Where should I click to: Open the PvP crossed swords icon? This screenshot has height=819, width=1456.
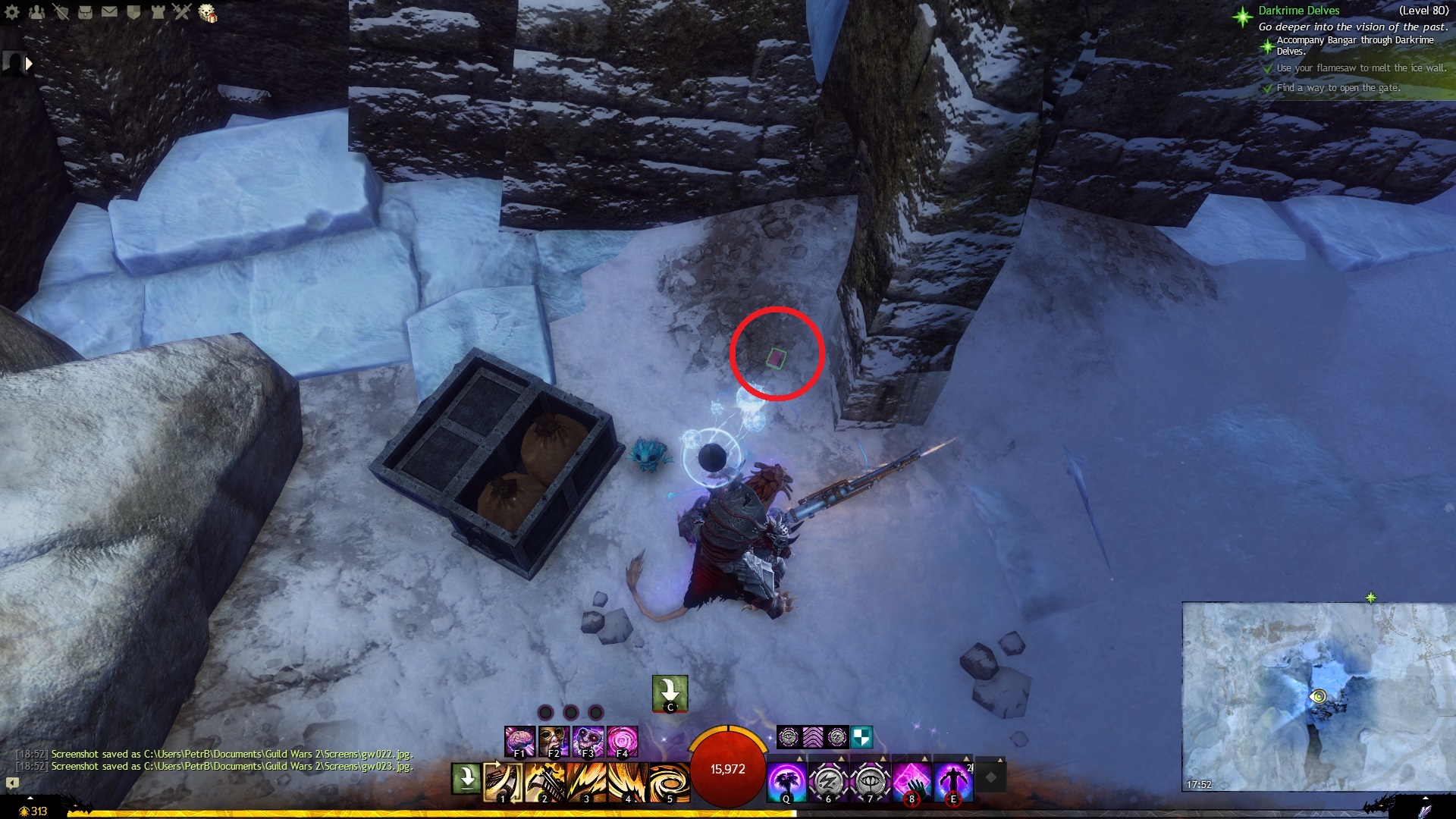pos(182,11)
